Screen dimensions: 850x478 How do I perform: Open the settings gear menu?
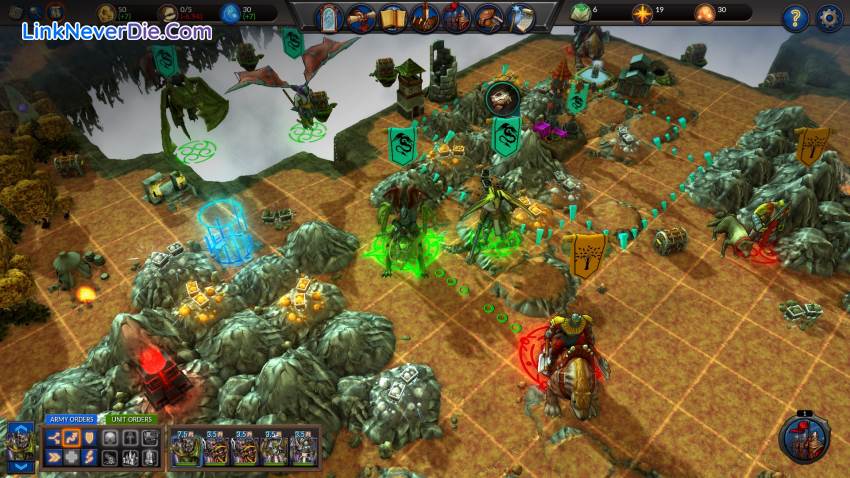click(x=829, y=18)
